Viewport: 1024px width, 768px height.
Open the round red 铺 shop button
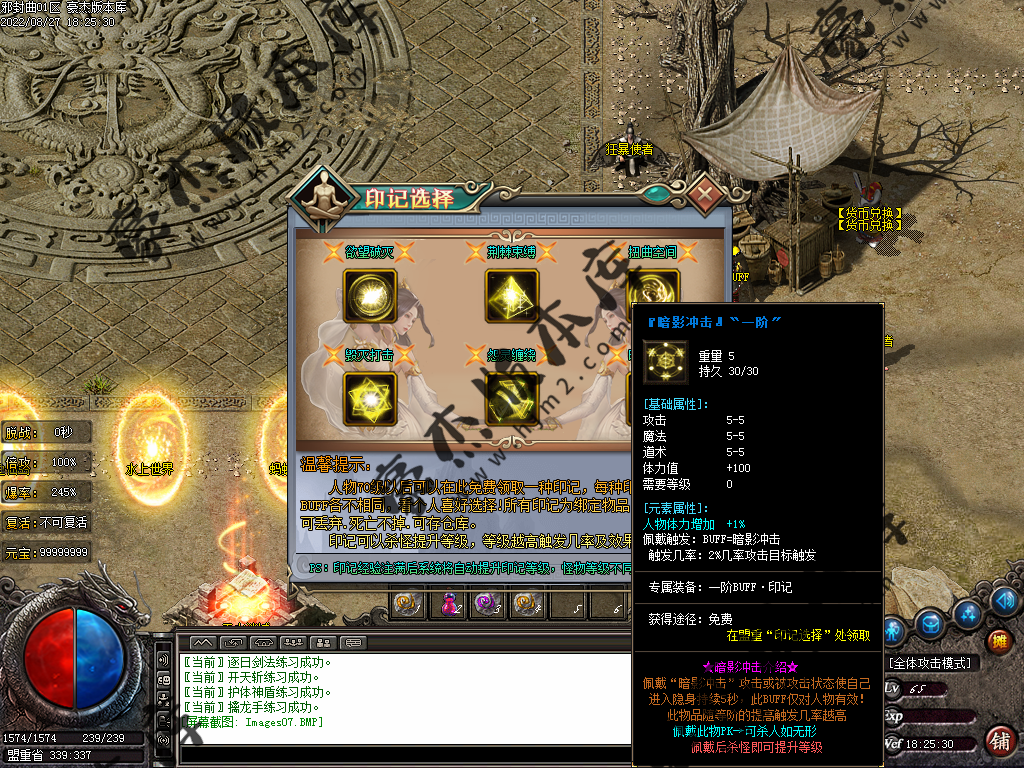(998, 741)
